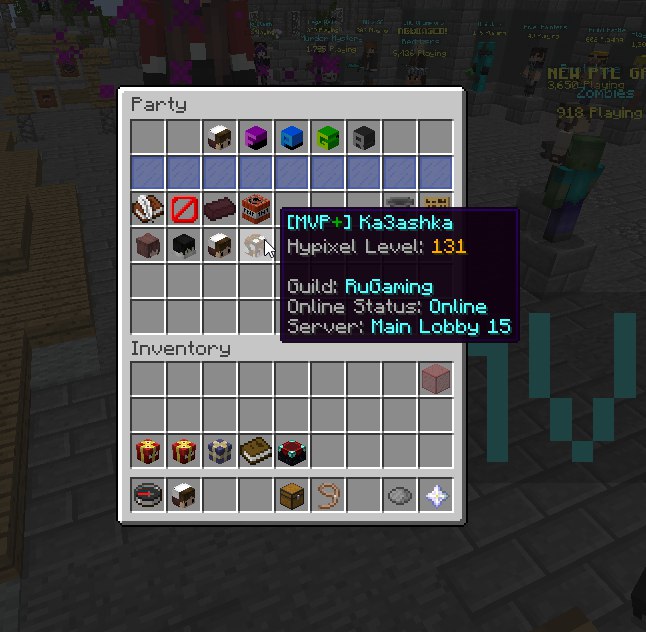Select the brown-skinned party member head
The image size is (646, 632).
click(148, 246)
